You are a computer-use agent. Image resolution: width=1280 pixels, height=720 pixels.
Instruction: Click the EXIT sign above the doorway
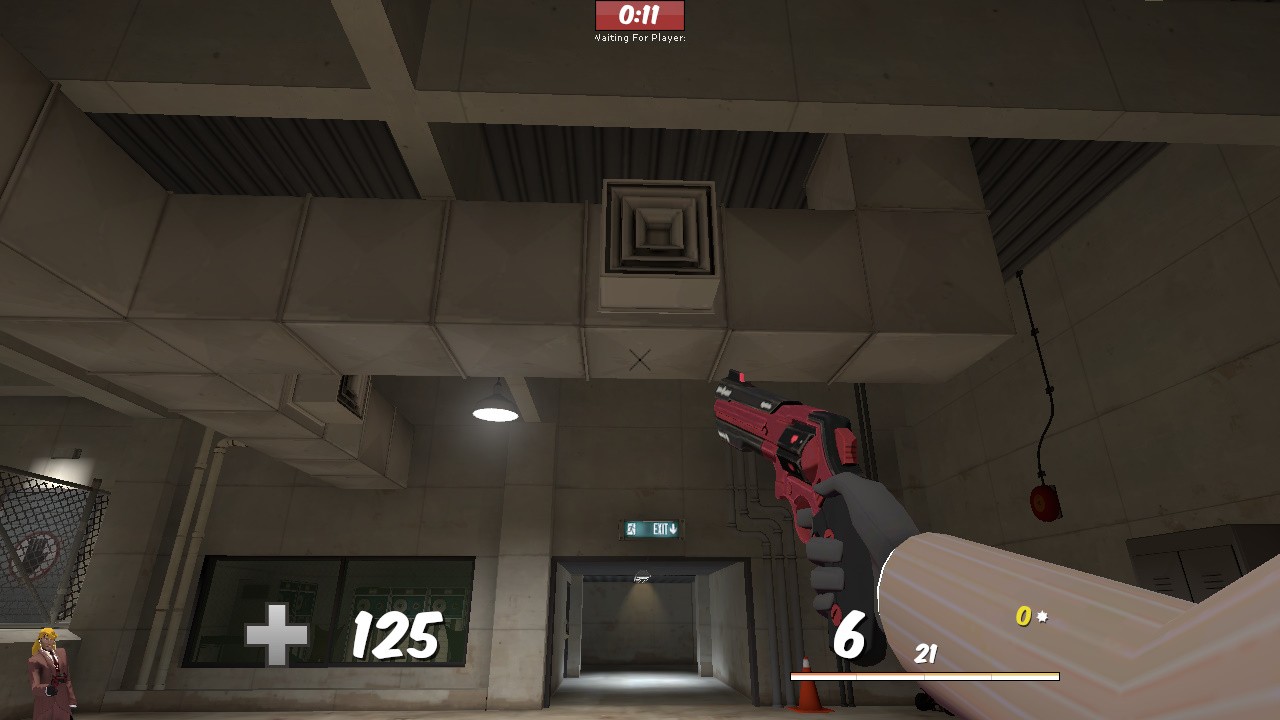tap(651, 528)
